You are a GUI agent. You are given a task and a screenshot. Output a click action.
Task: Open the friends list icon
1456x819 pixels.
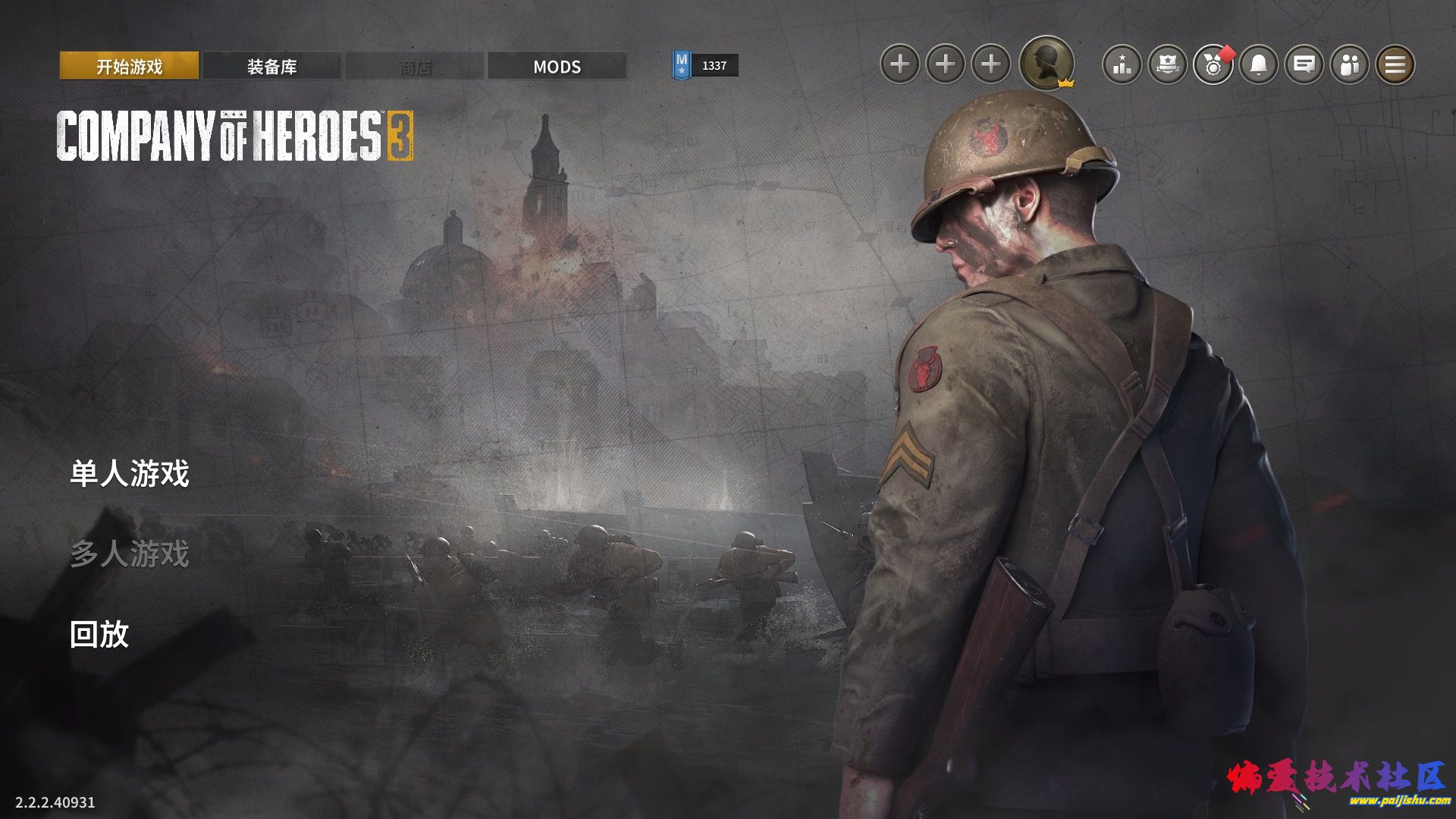click(1350, 64)
